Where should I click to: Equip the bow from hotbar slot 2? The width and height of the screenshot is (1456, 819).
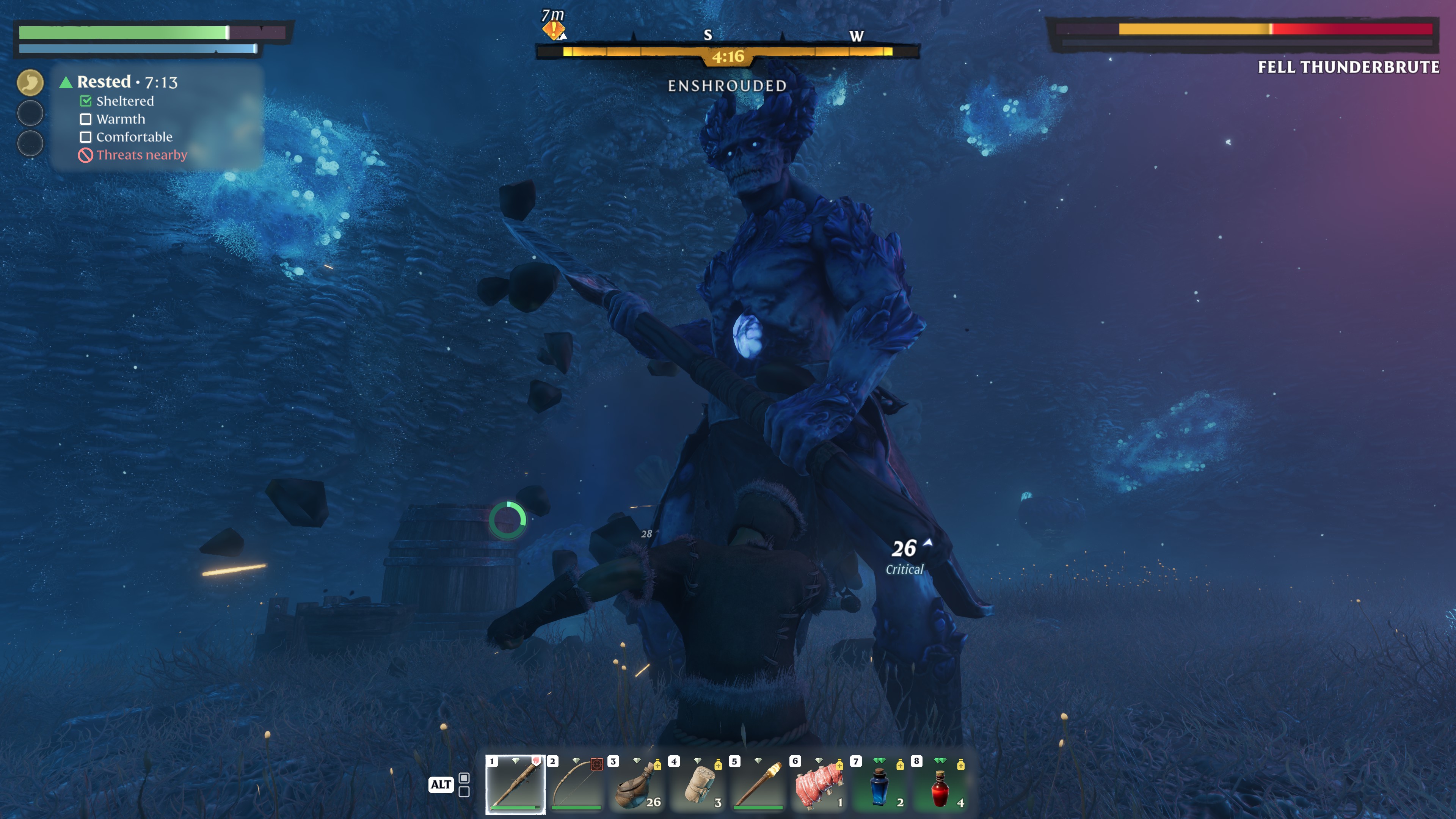coord(576,784)
